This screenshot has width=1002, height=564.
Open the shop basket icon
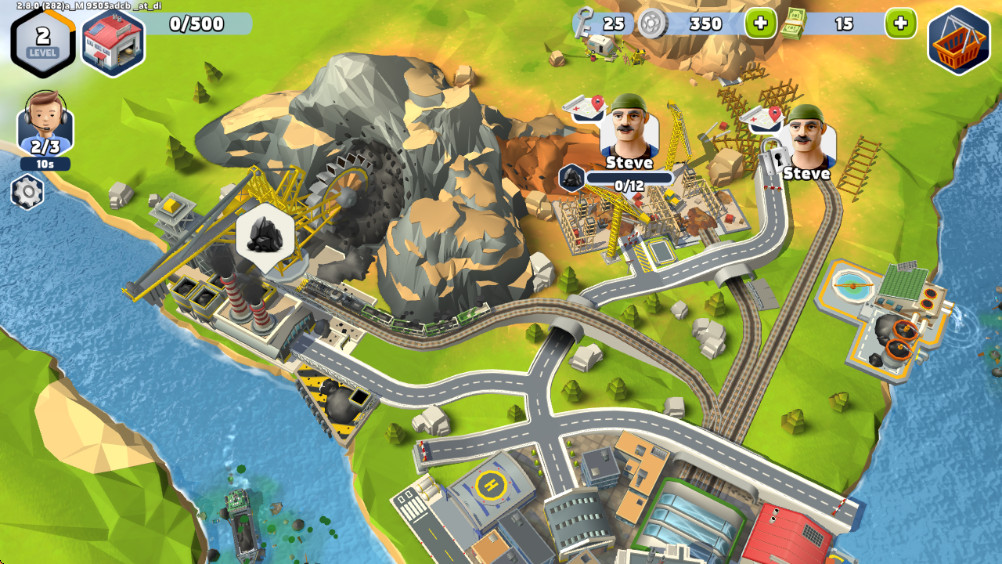pos(958,41)
